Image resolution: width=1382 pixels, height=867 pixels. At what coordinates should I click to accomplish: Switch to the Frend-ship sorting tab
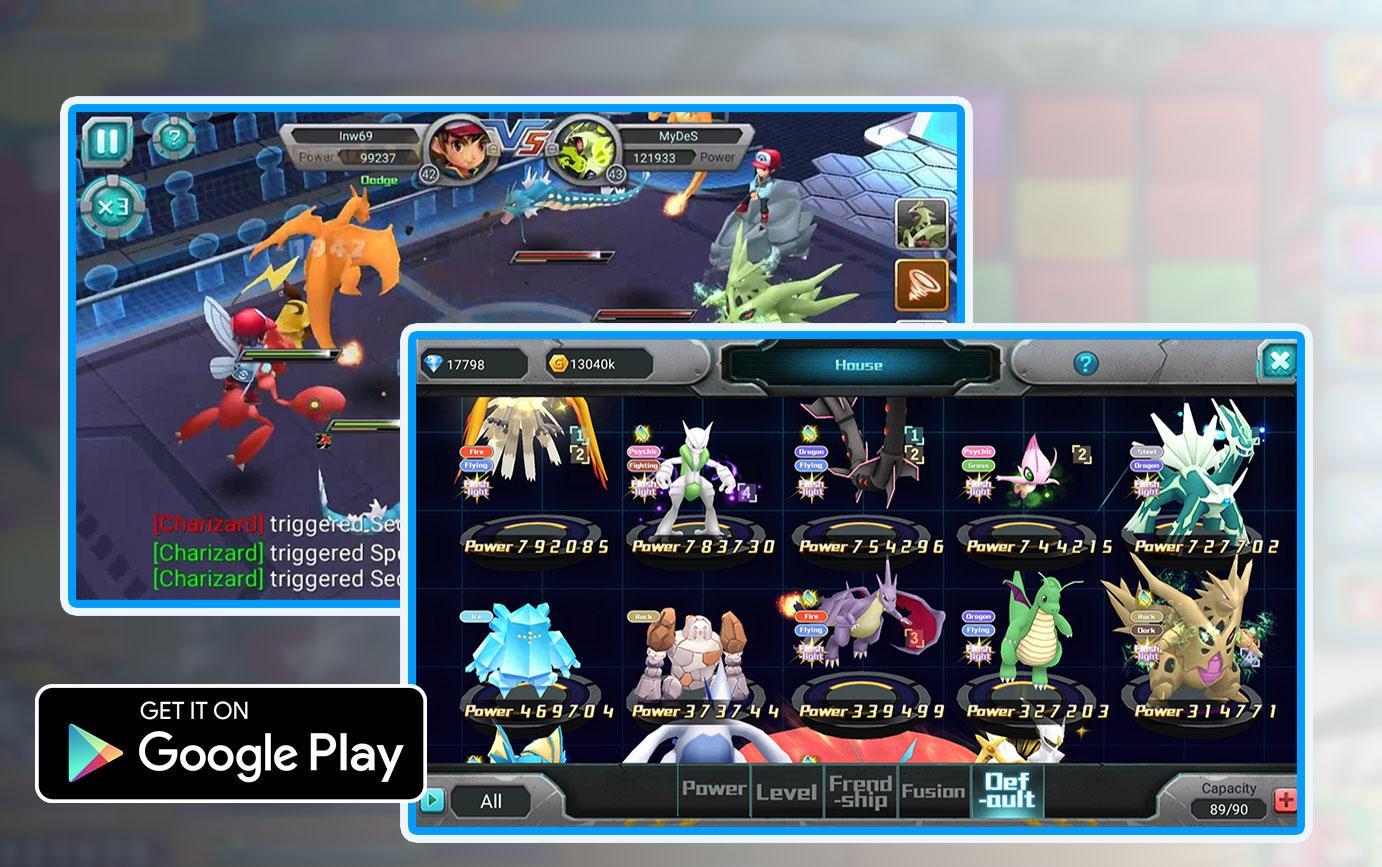[859, 791]
